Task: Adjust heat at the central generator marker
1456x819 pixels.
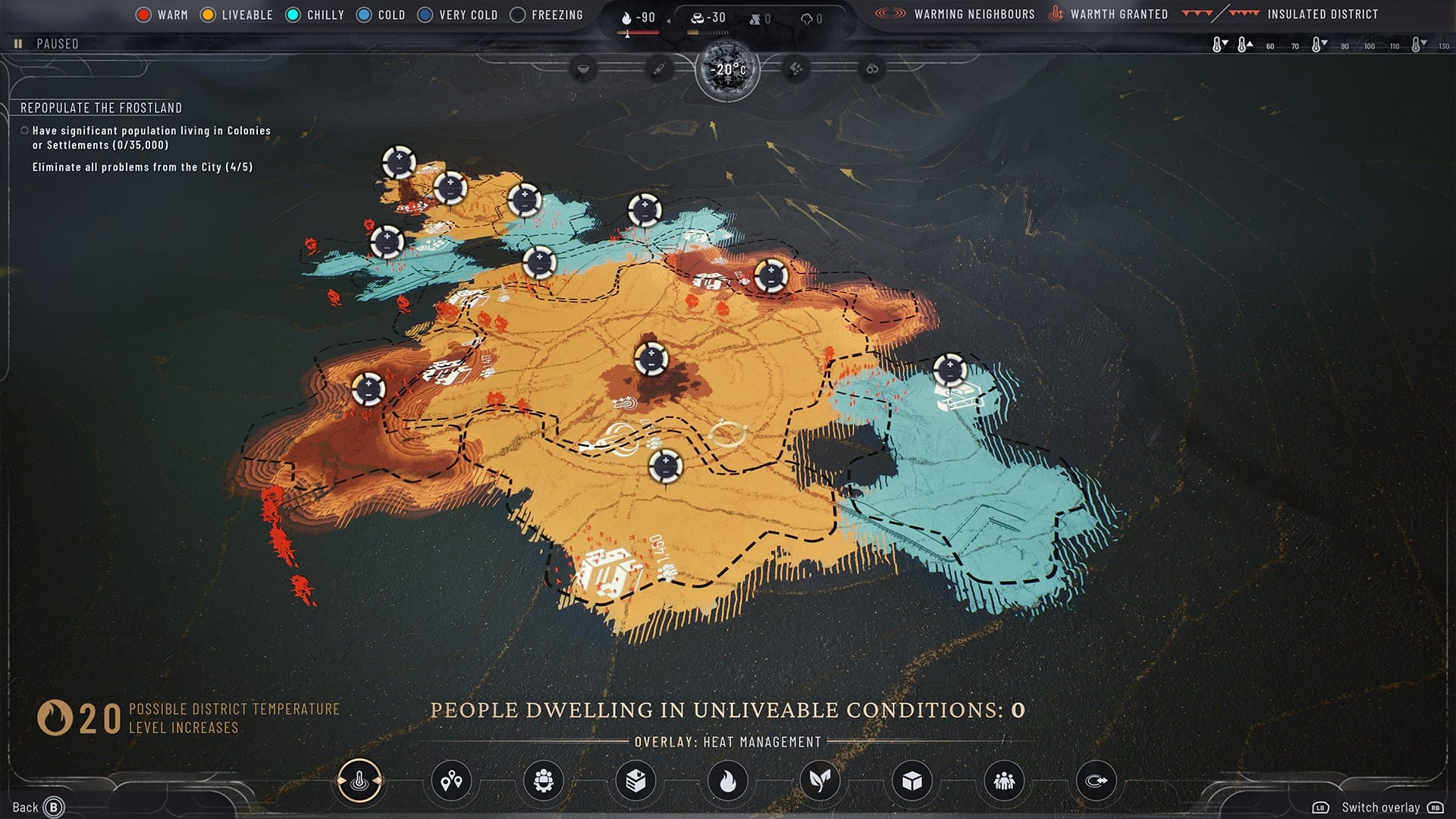Action: [651, 359]
